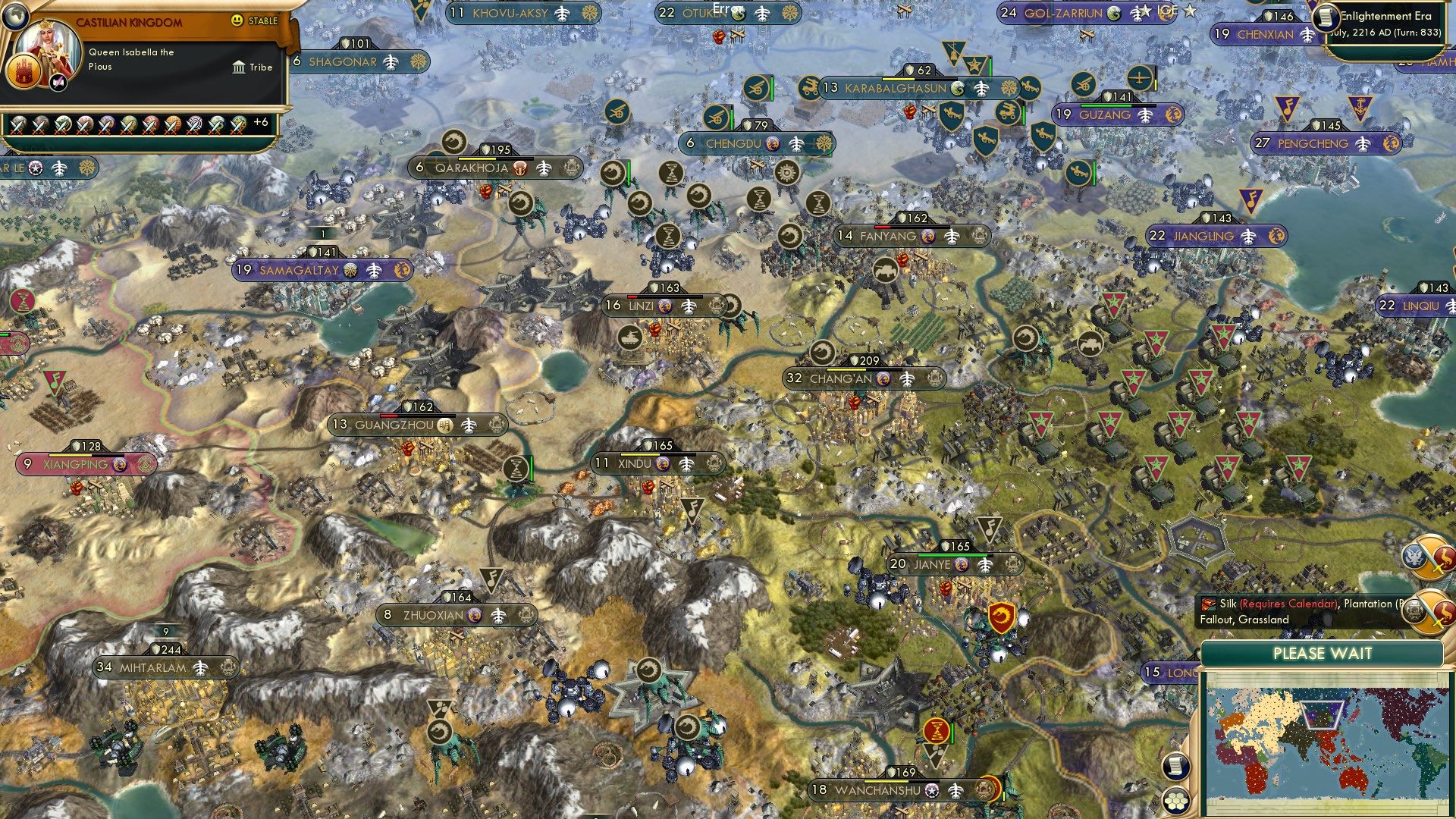Screen dimensions: 1456x819
Task: Click the green growth bar on Jianye's banner
Action: (952, 555)
